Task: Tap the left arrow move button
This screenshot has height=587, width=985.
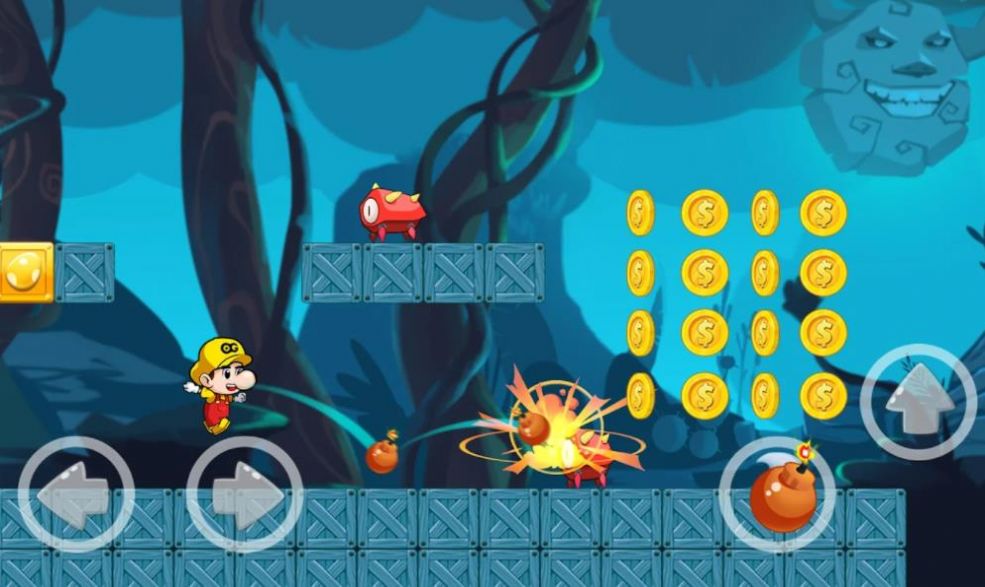Action: [76, 494]
